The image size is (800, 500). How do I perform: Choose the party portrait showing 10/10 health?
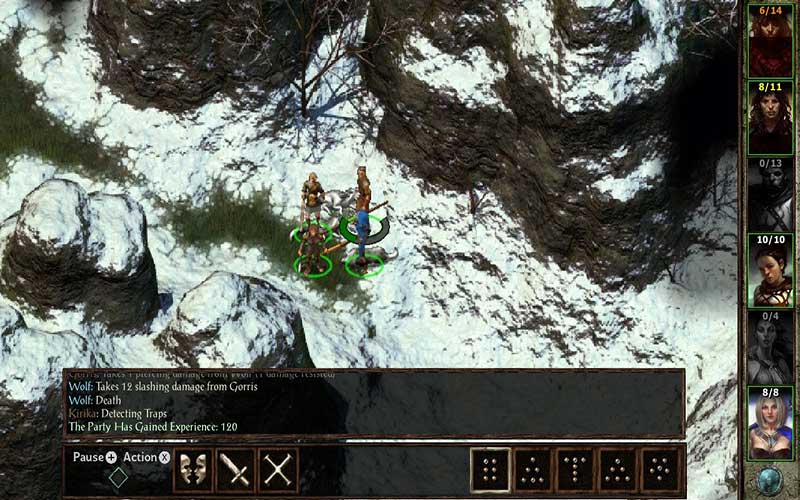770,270
